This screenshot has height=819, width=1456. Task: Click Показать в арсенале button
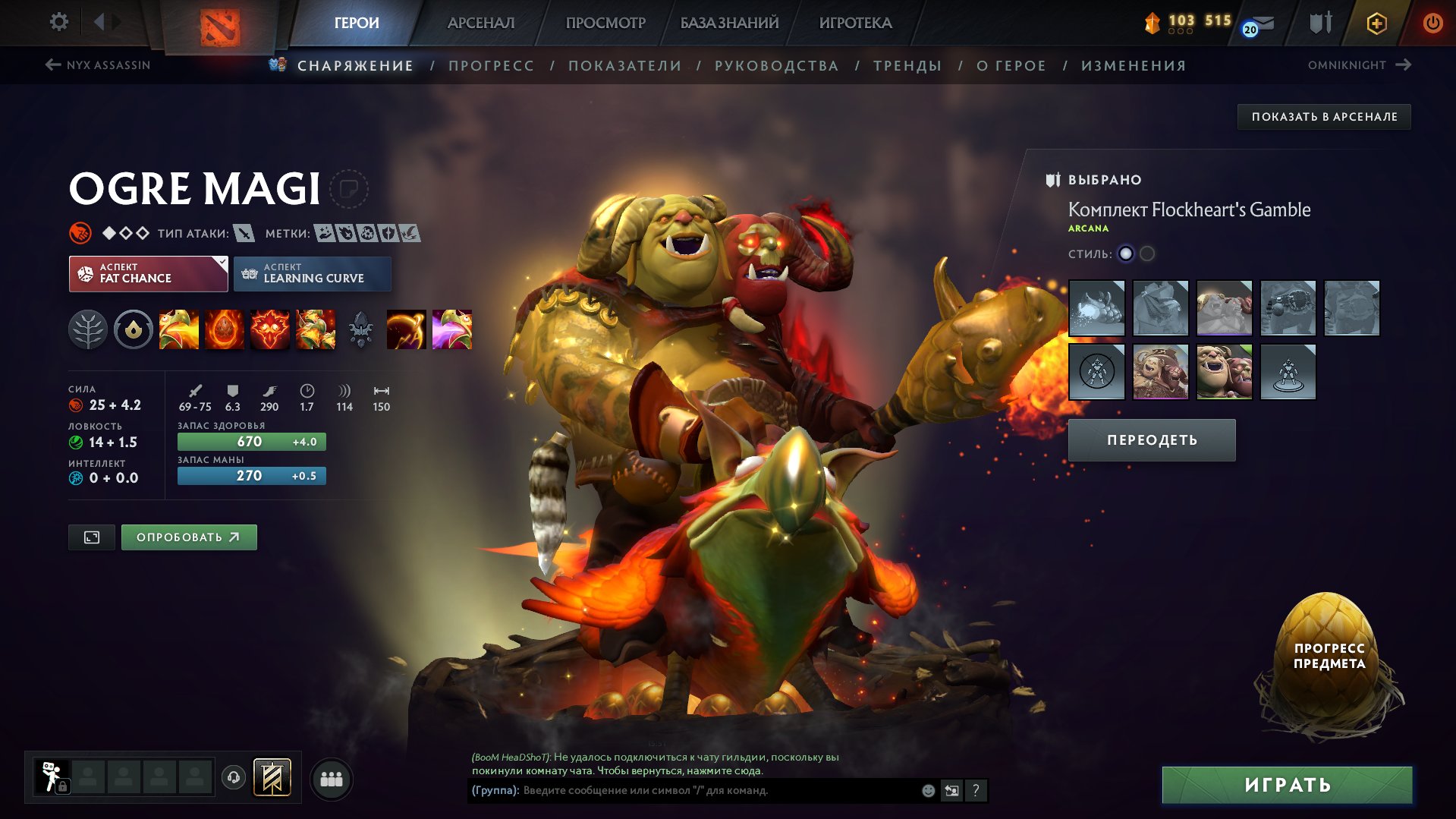tap(1324, 117)
